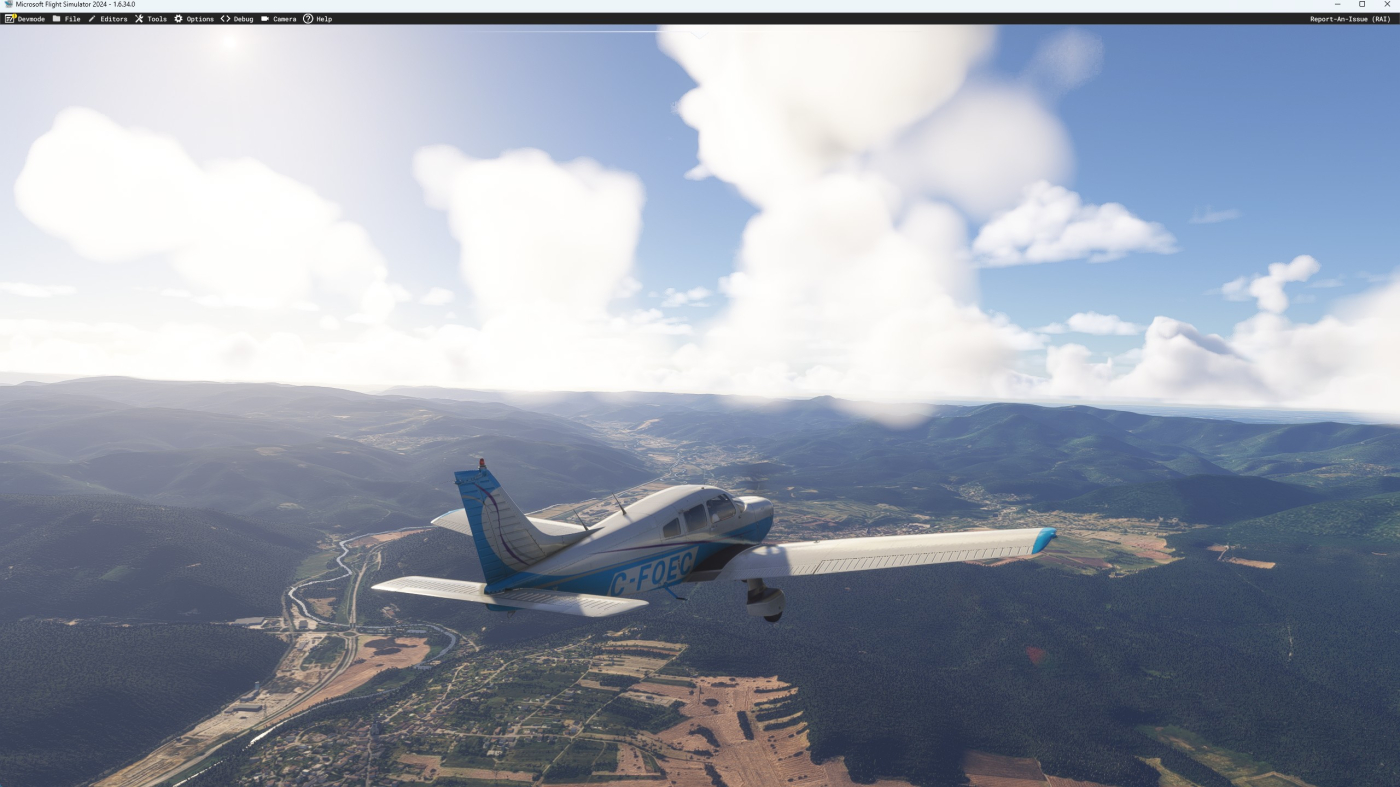Show the Tools menu
This screenshot has height=787, width=1400.
[151, 19]
